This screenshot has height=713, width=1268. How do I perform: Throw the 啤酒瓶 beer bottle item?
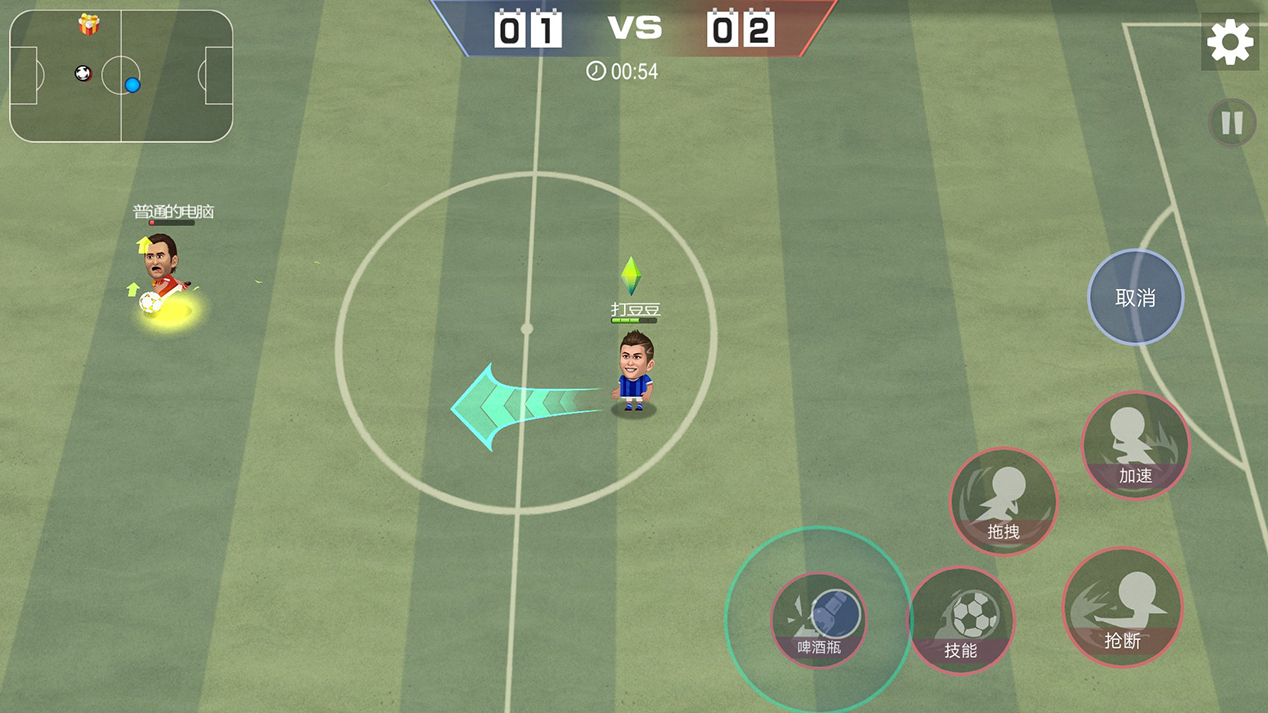(819, 620)
